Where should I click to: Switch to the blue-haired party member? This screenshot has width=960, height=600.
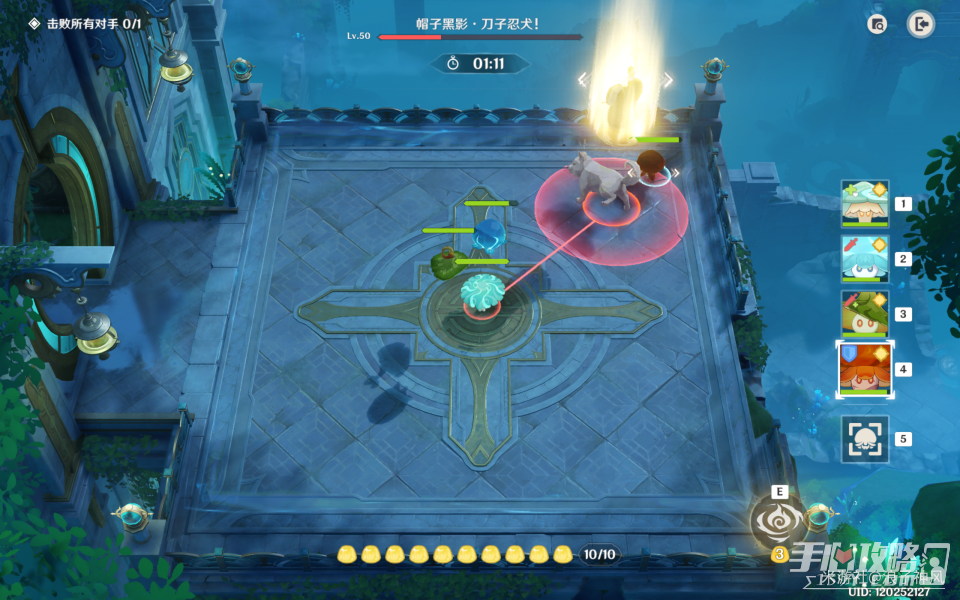865,259
